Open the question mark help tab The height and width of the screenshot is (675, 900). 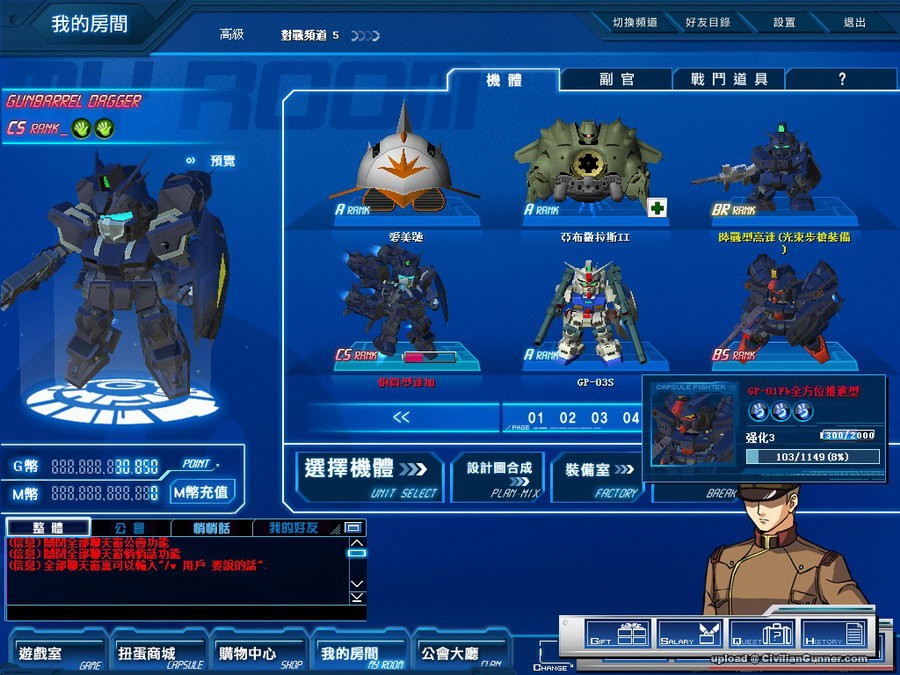coord(842,80)
